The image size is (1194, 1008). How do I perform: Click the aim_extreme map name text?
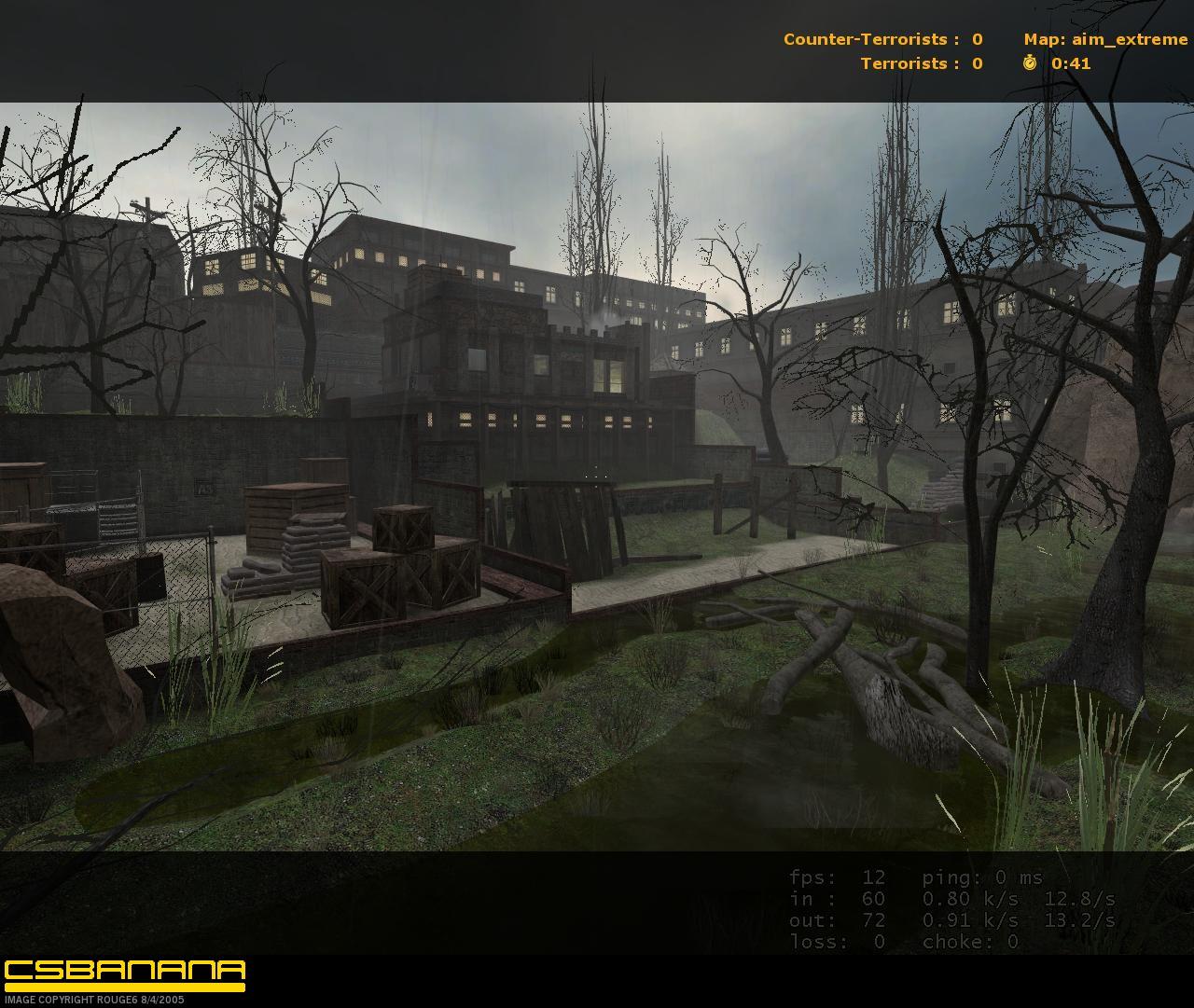1132,39
